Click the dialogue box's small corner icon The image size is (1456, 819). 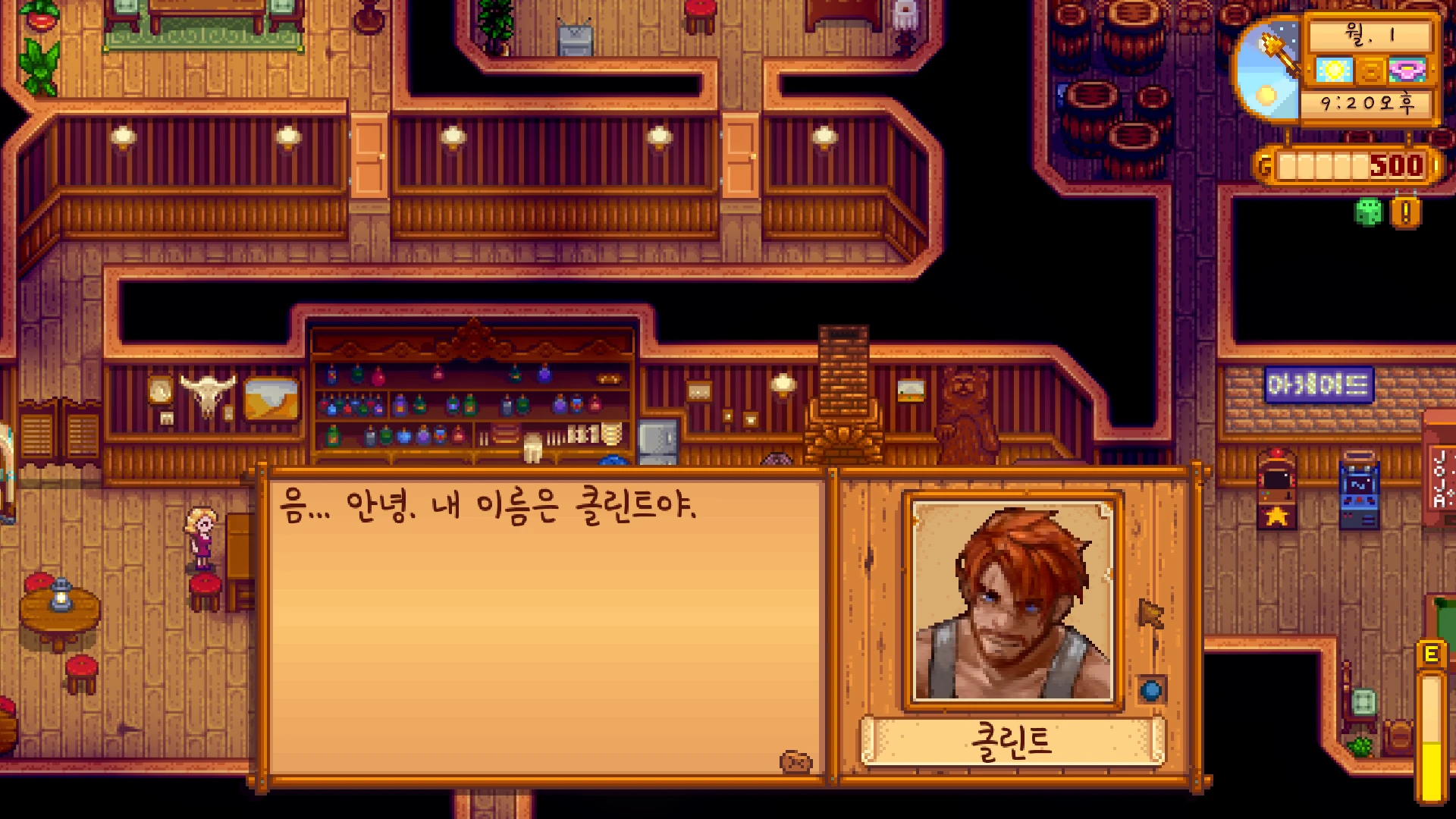pyautogui.click(x=795, y=761)
